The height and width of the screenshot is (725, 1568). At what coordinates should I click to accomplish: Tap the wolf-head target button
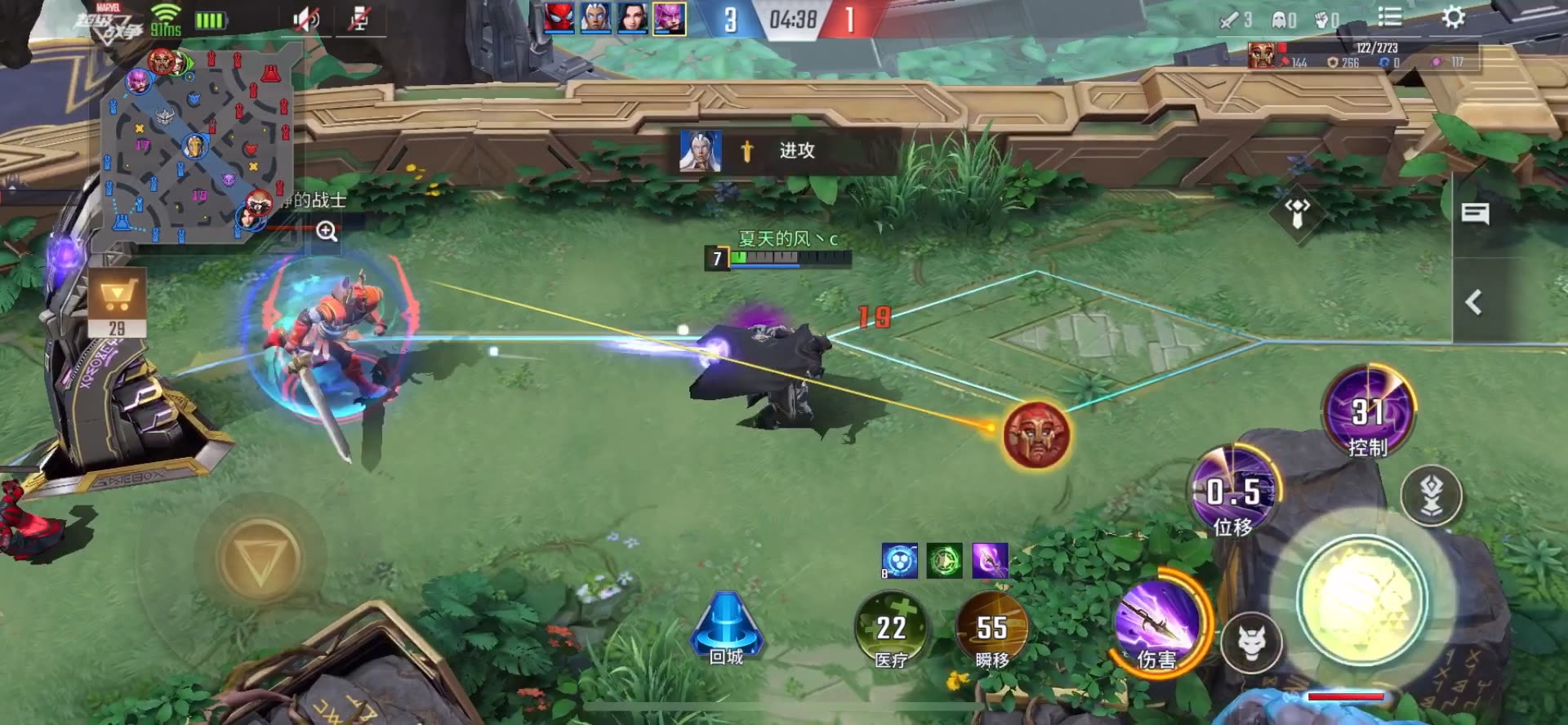(x=1251, y=643)
